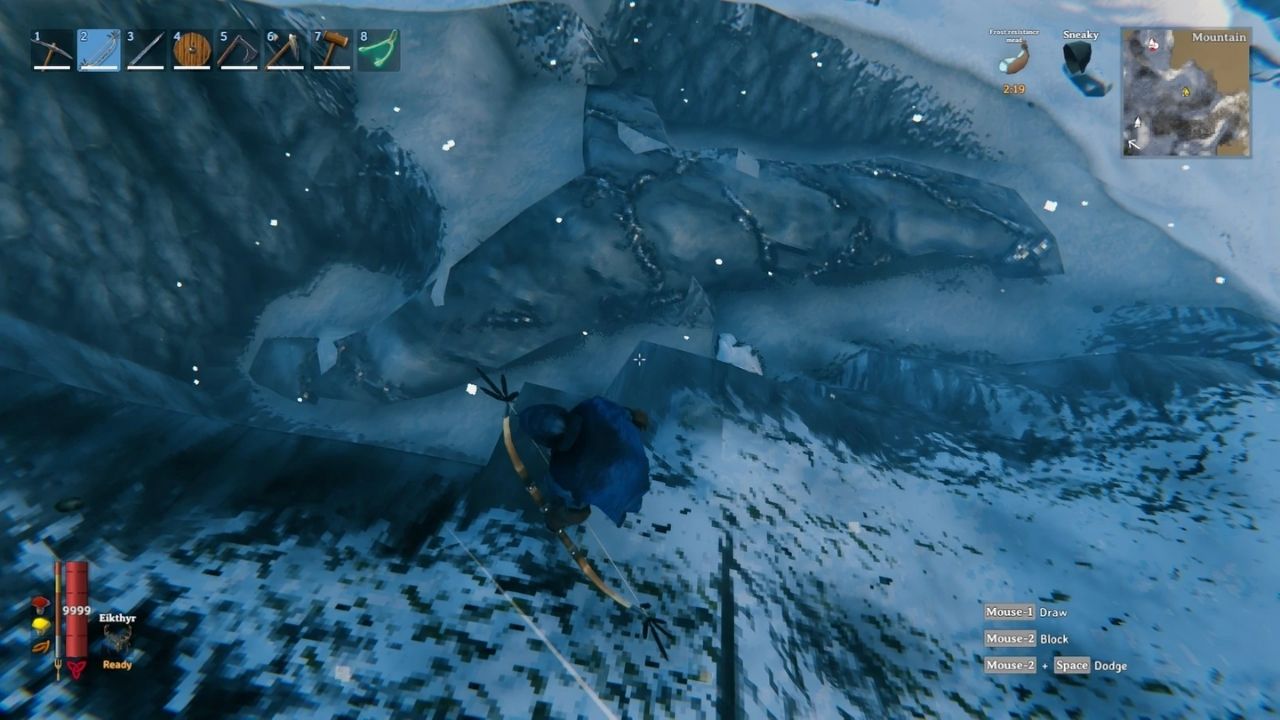Click the Eikthyr forsaken power emblem

tap(117, 636)
